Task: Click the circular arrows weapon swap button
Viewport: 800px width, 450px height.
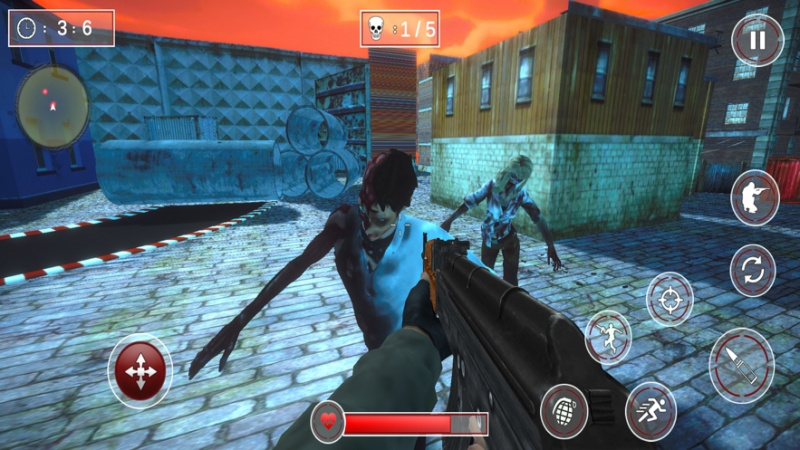Action: [x=752, y=270]
